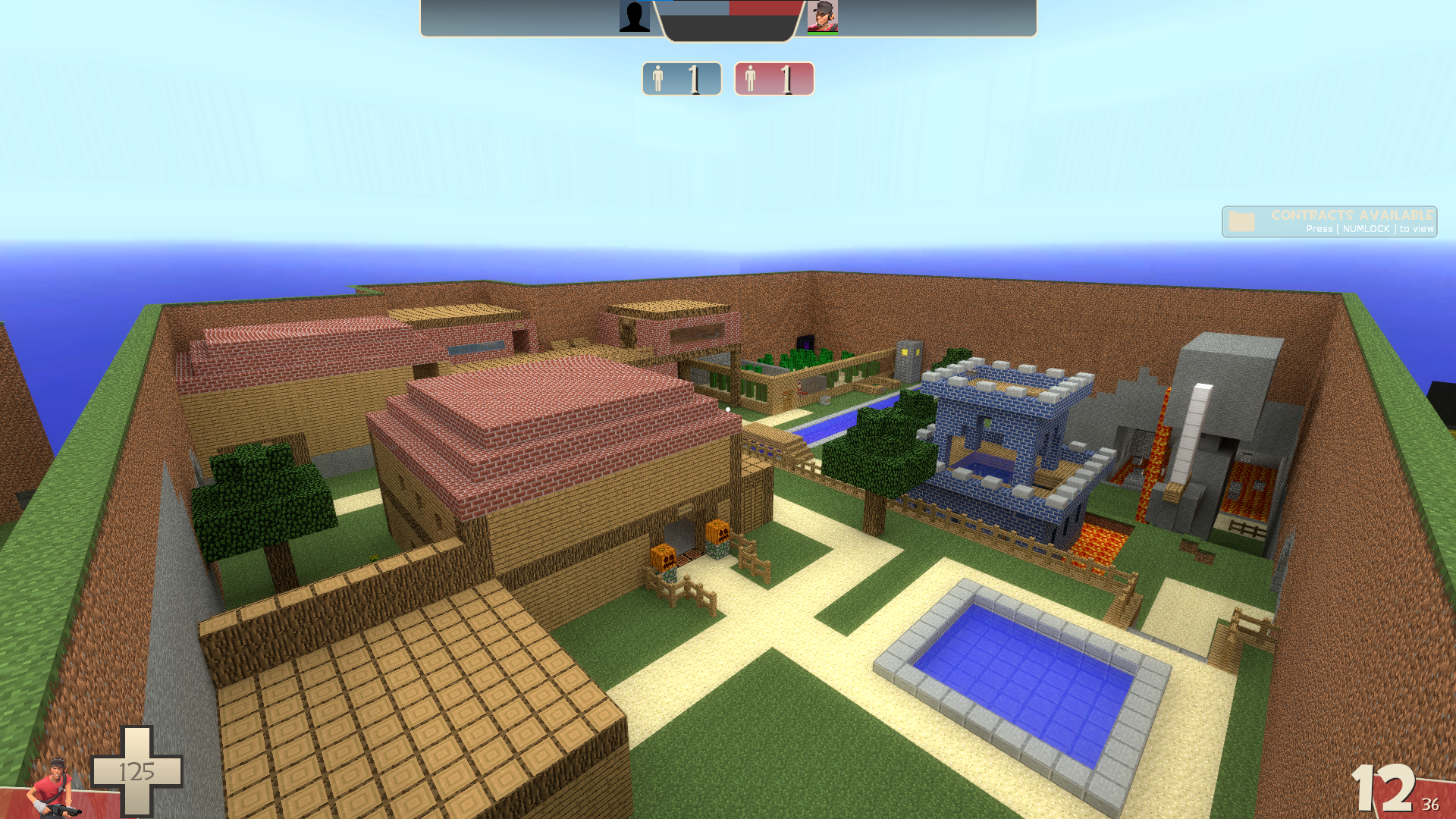Click the folder icon on Contracts notification
The width and height of the screenshot is (1456, 819).
(1243, 222)
